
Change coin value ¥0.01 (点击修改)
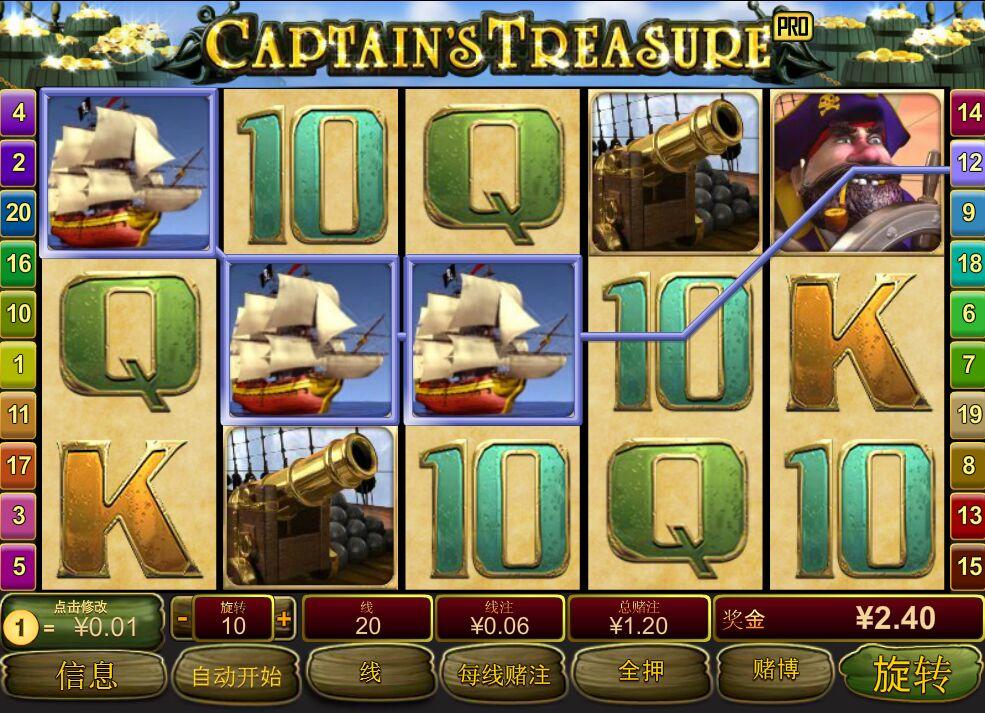[84, 621]
